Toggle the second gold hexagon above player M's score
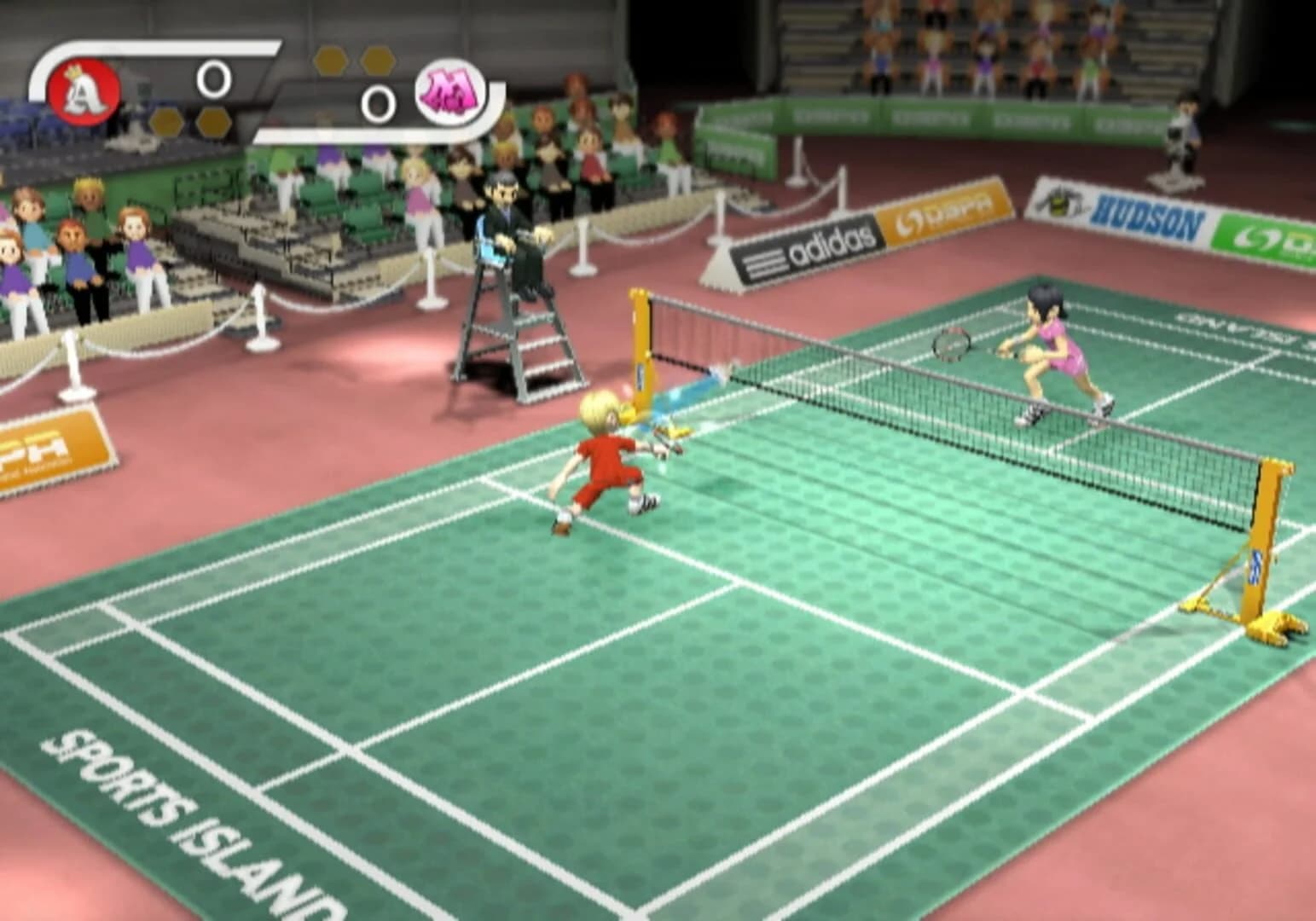This screenshot has height=921, width=1316. (x=376, y=58)
